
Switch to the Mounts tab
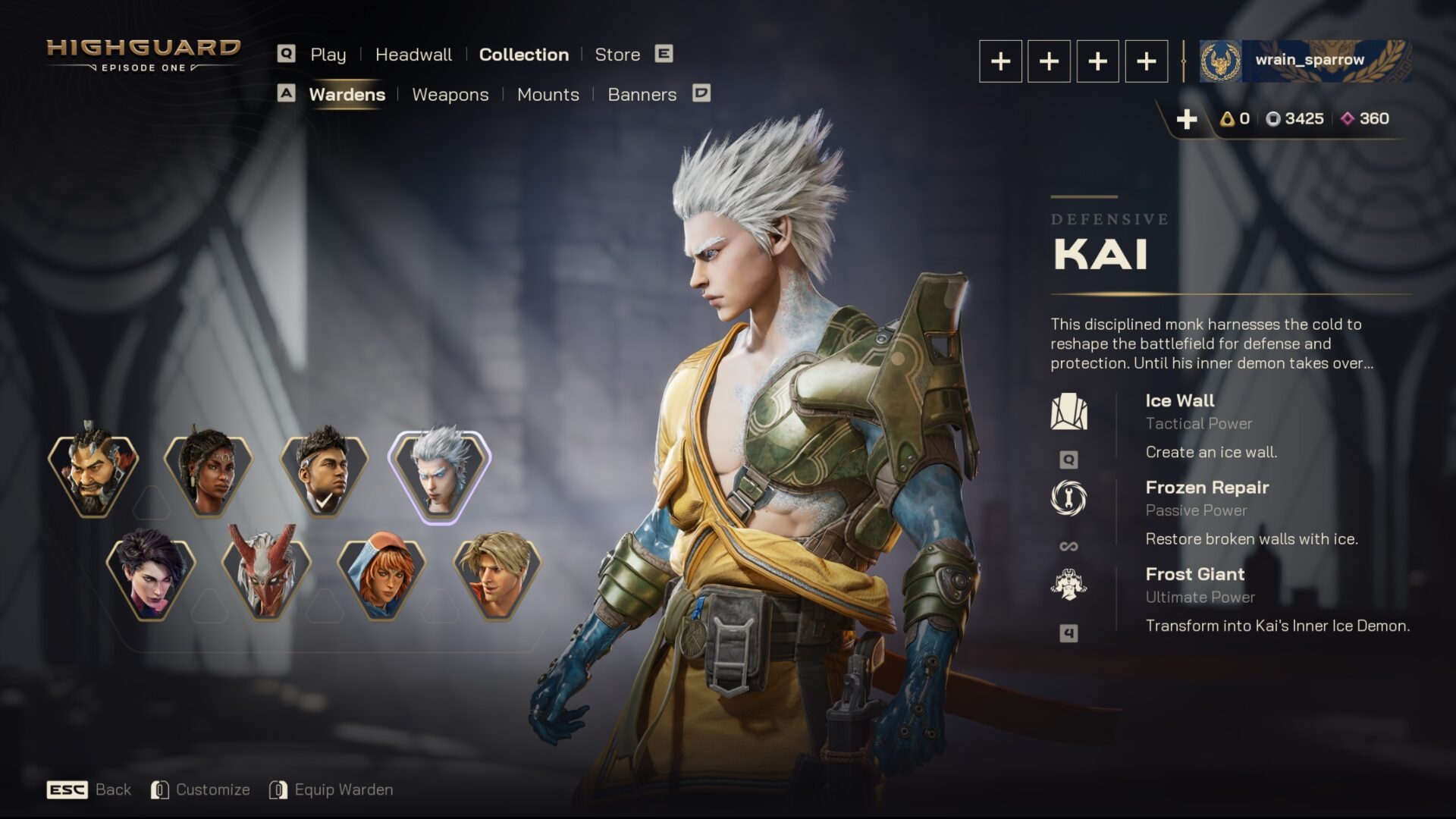548,94
